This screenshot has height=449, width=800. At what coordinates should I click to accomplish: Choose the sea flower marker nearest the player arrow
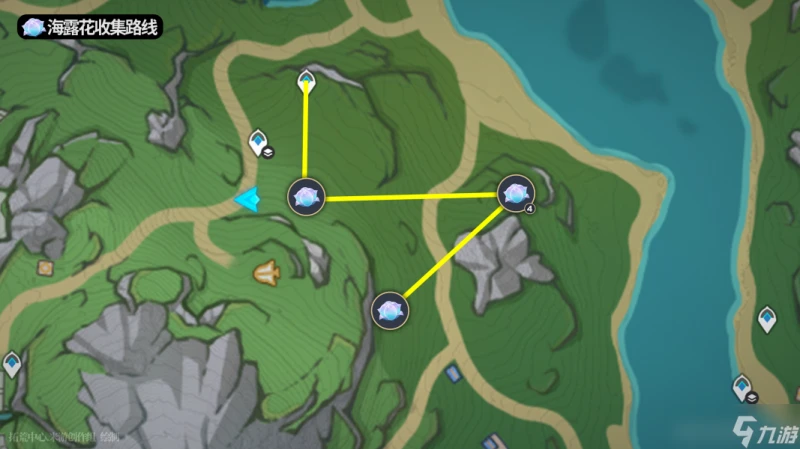[306, 196]
